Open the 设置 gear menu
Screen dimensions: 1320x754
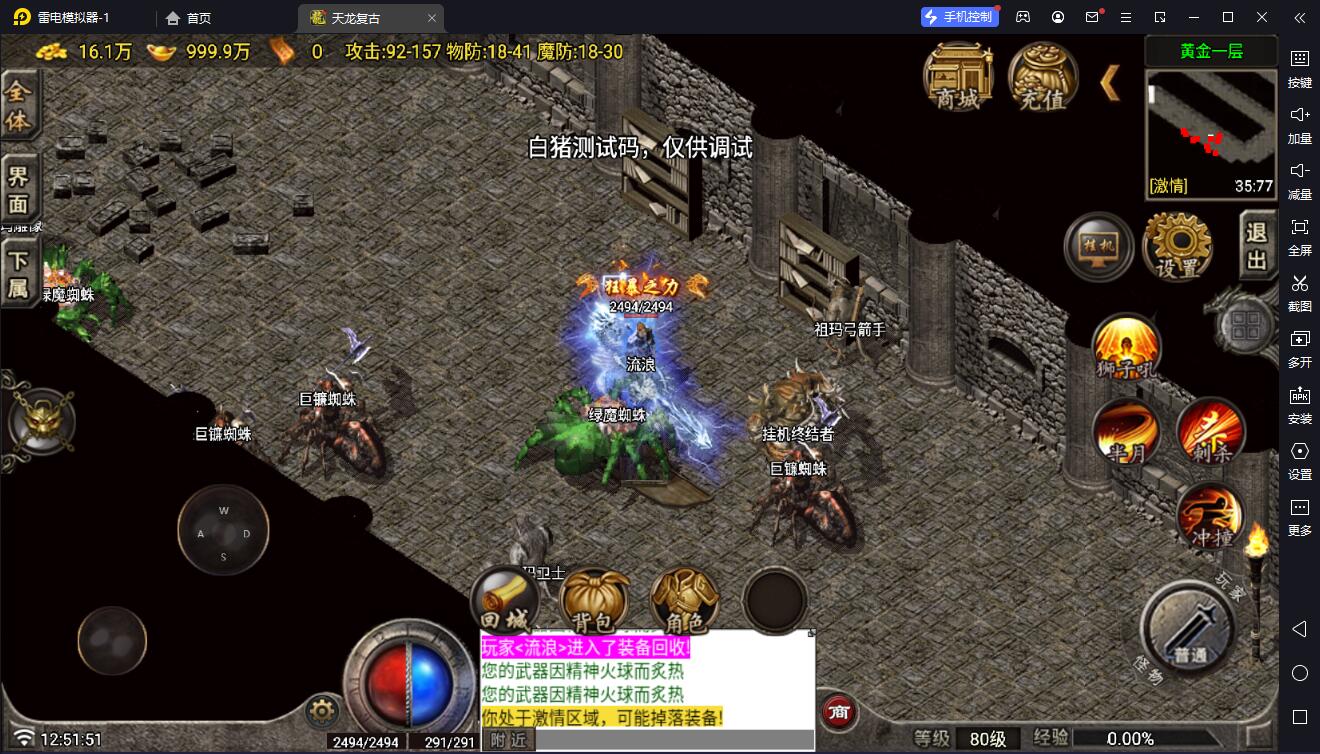(x=1177, y=246)
